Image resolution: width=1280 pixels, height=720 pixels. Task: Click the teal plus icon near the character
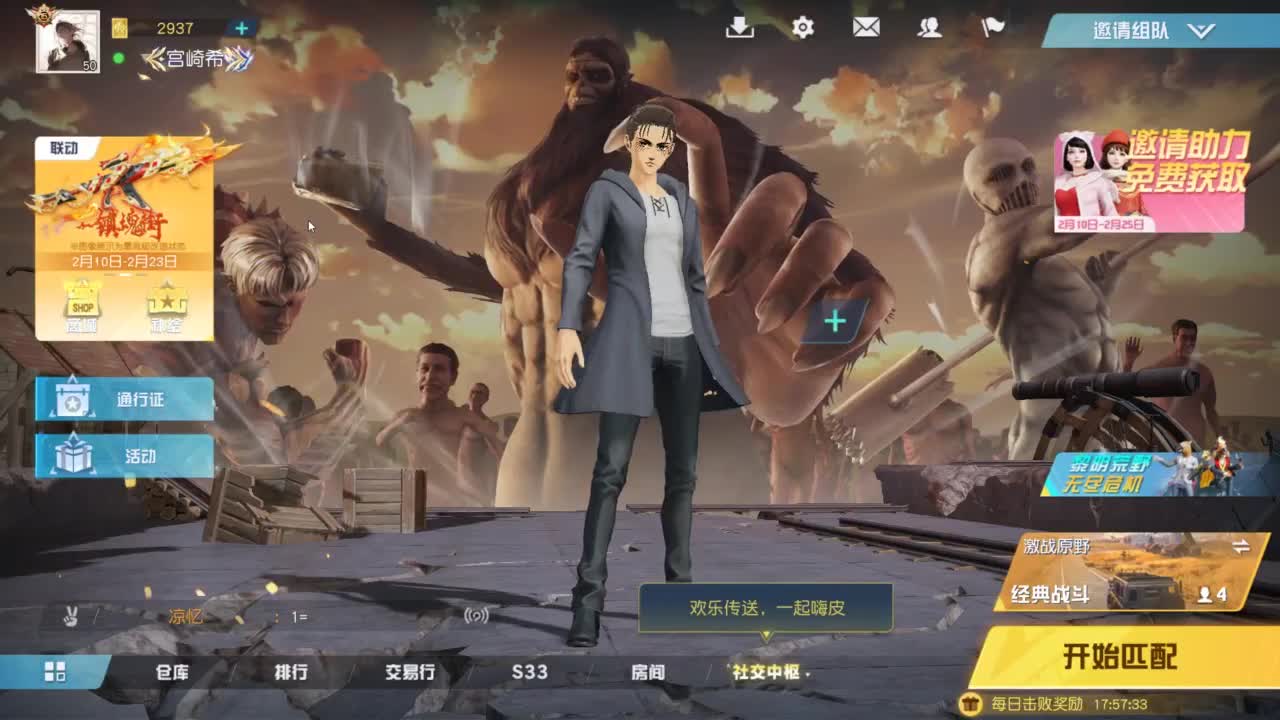point(833,319)
